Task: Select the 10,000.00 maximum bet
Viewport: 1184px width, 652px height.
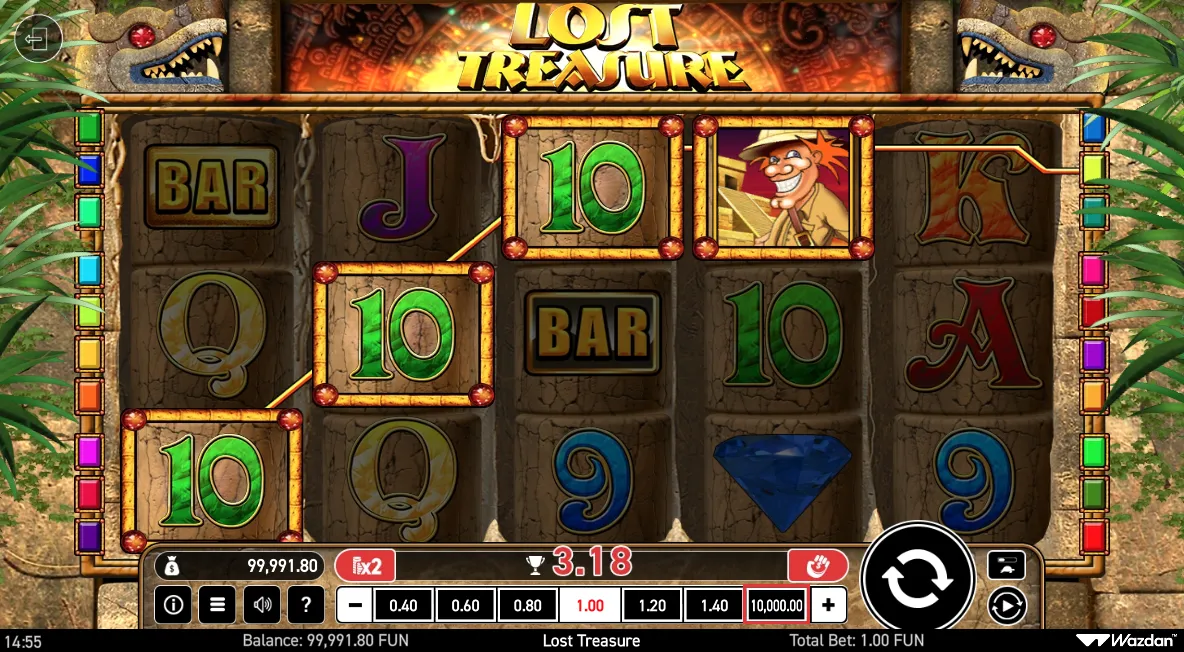Action: [775, 605]
